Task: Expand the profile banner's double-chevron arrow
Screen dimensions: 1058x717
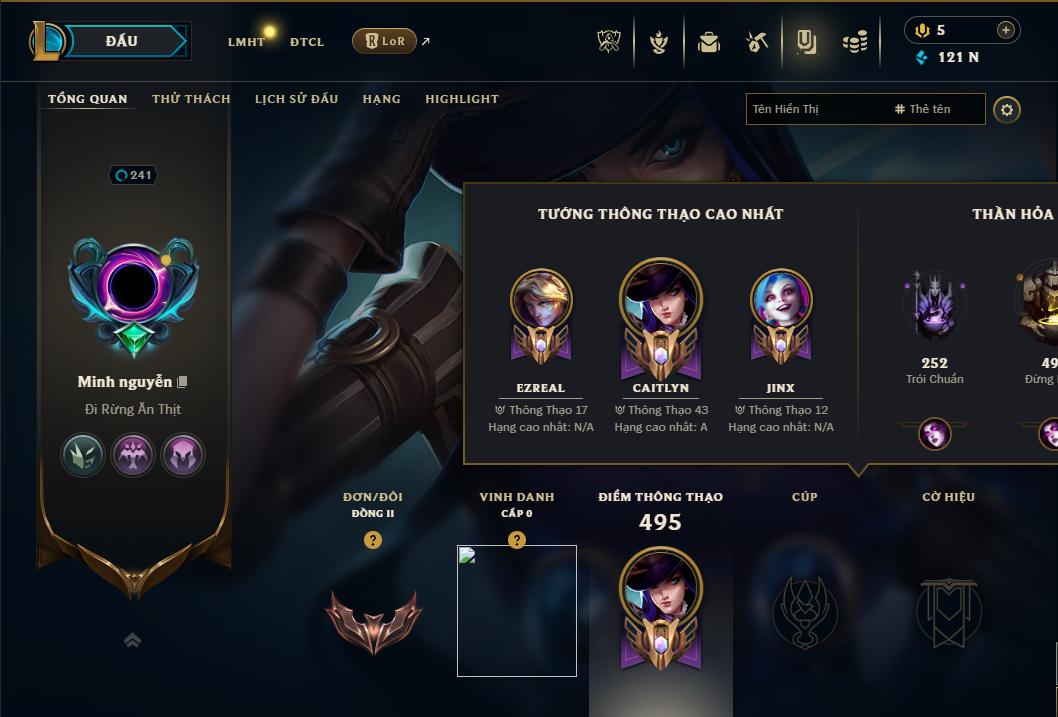Action: coord(133,640)
